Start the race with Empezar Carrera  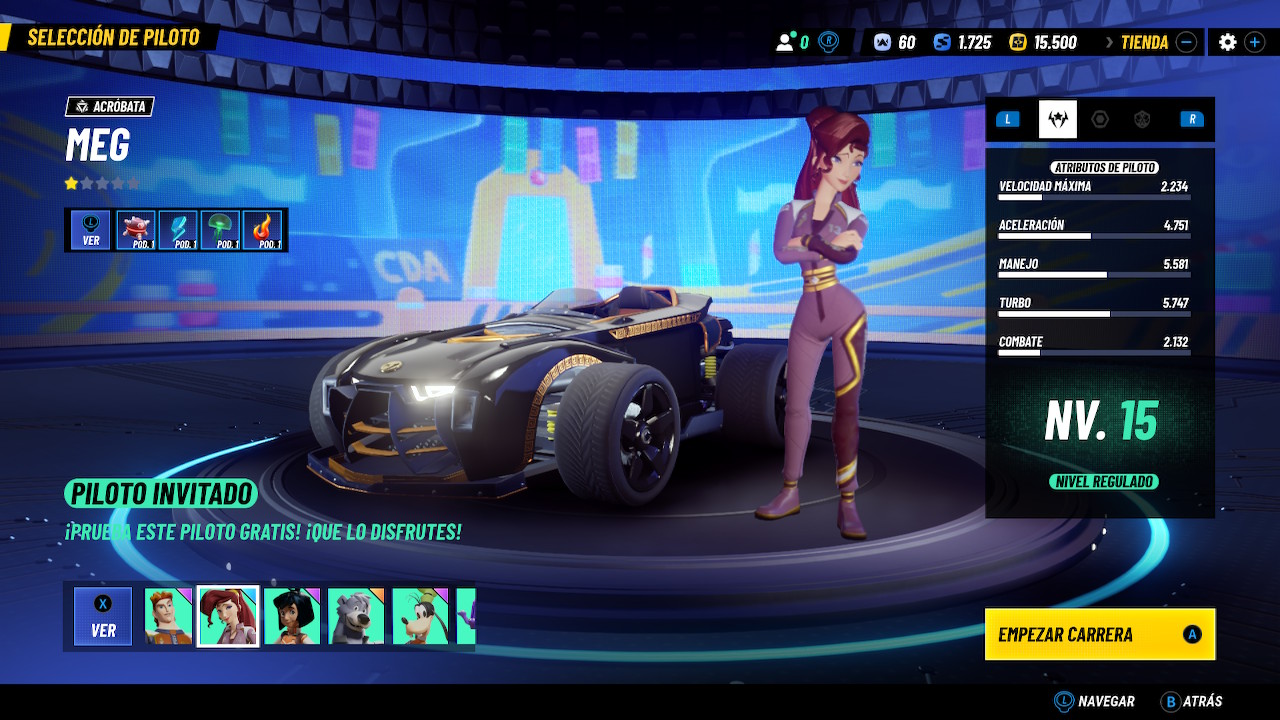pyautogui.click(x=1099, y=634)
